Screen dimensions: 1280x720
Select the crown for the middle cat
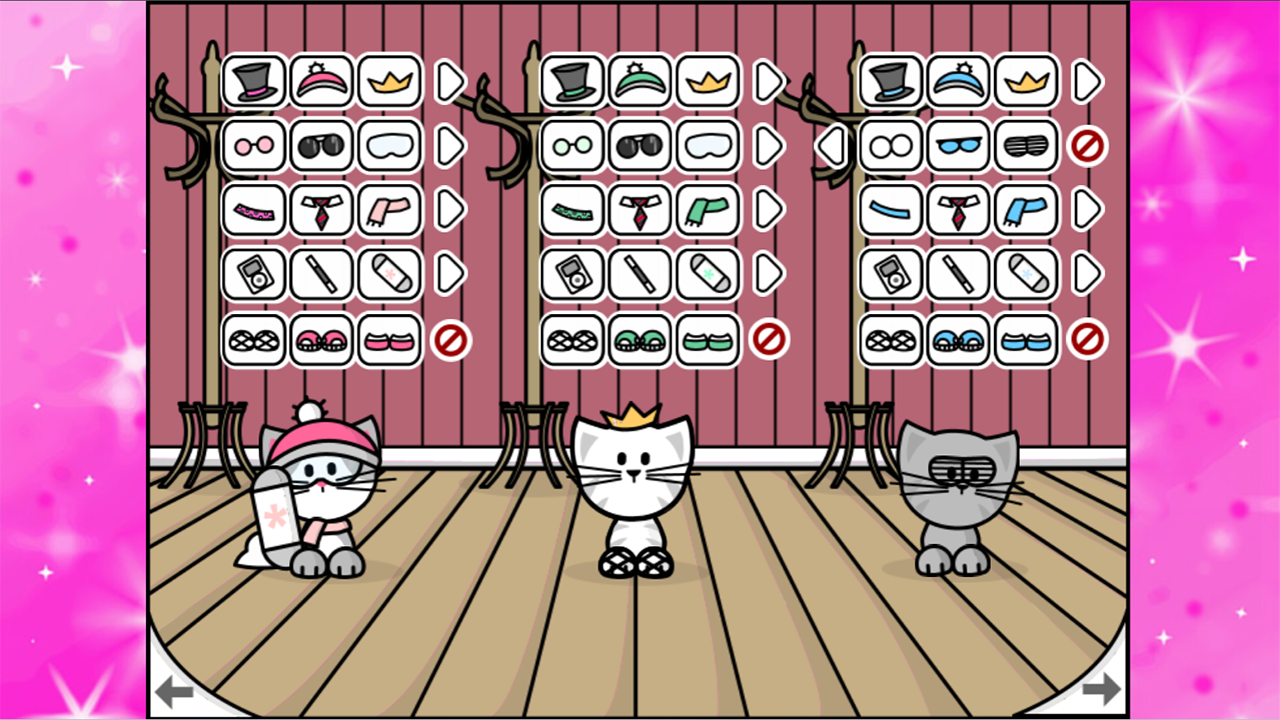point(707,82)
